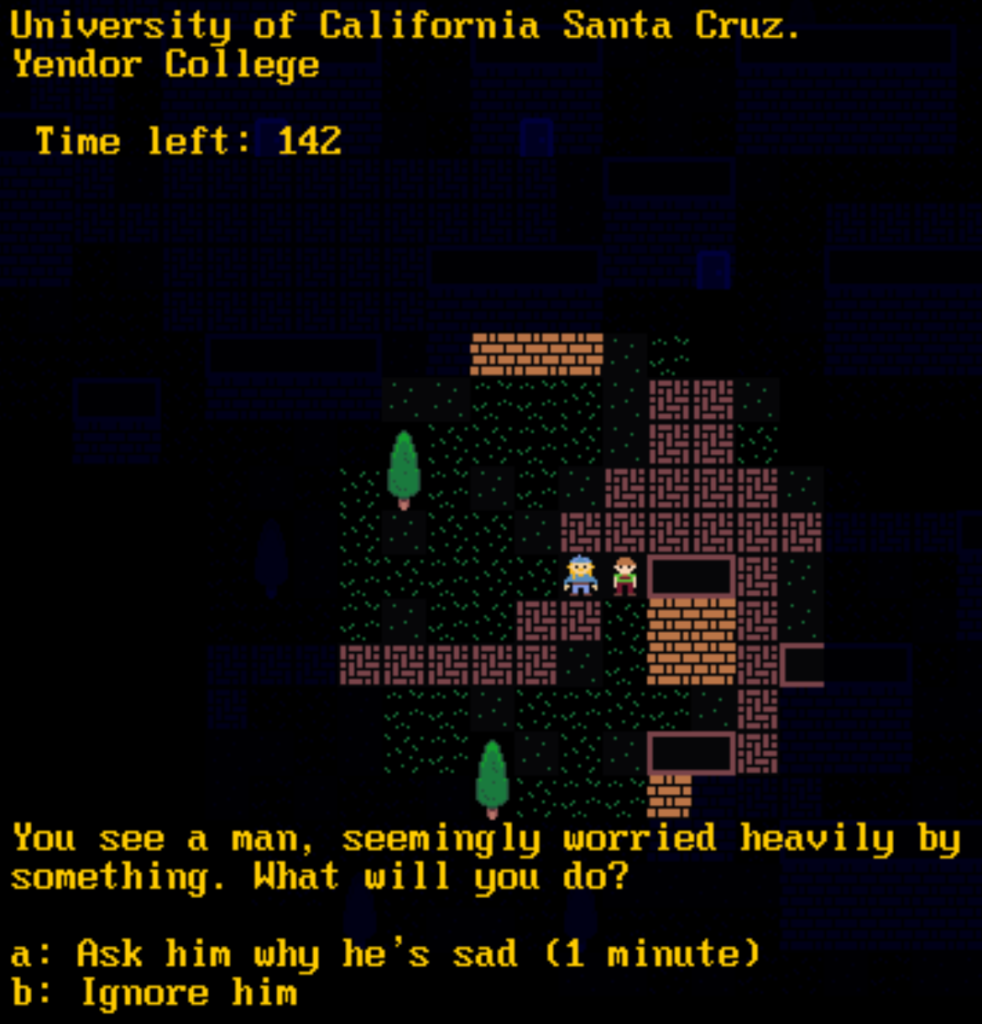
Task: Select the "Ignore him" dialogue choice
Action: pos(155,993)
